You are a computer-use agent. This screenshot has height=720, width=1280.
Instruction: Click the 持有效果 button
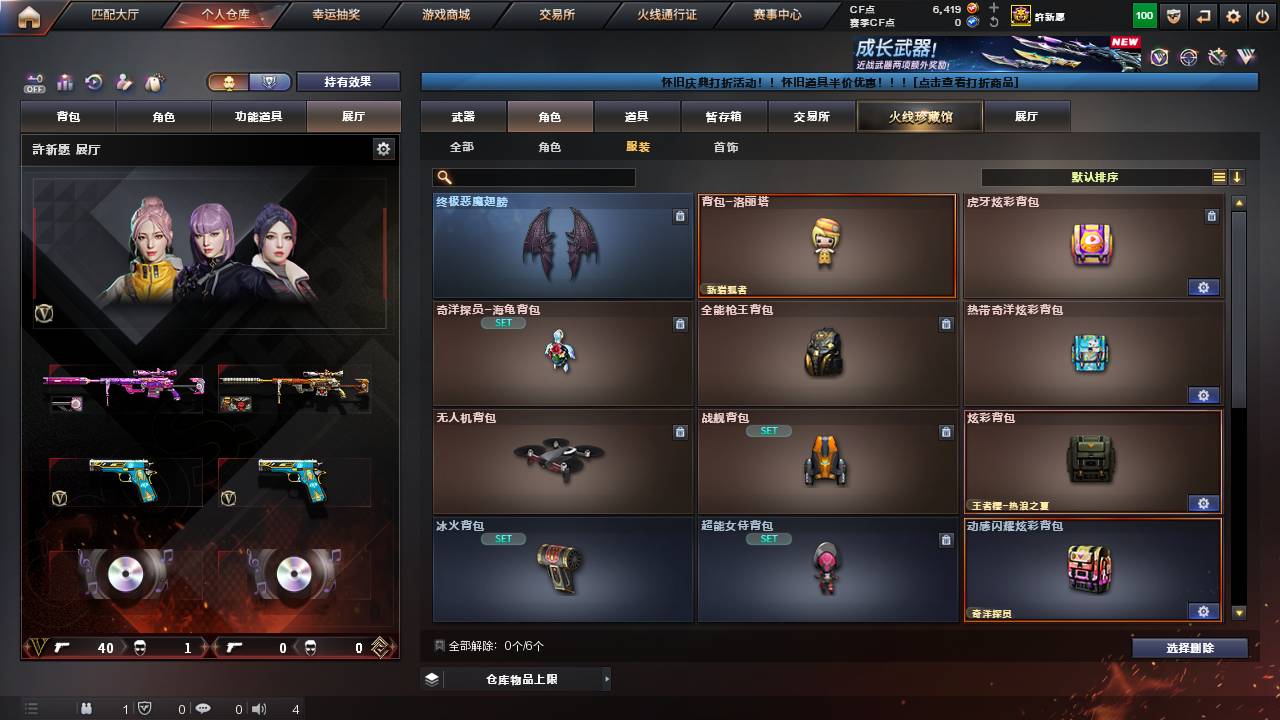click(348, 81)
